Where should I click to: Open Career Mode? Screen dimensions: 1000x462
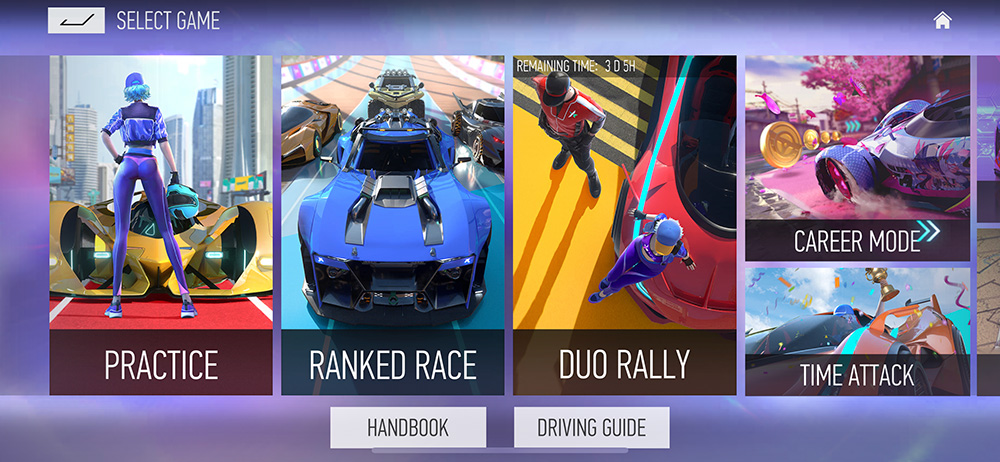tap(857, 158)
